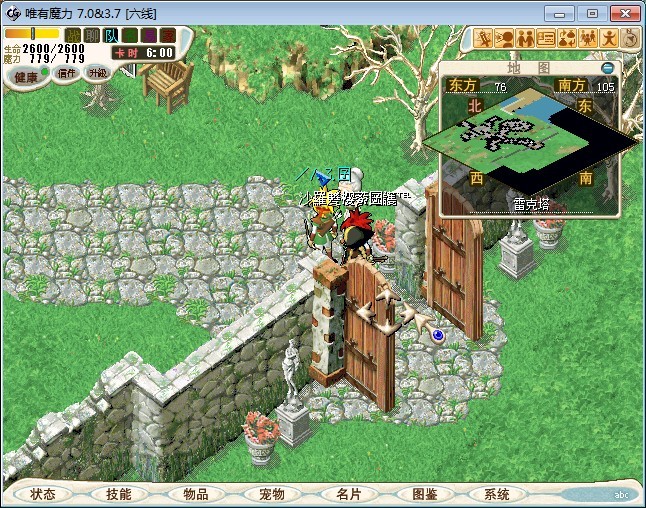Open the 状态 status menu
This screenshot has height=508, width=646.
42,494
